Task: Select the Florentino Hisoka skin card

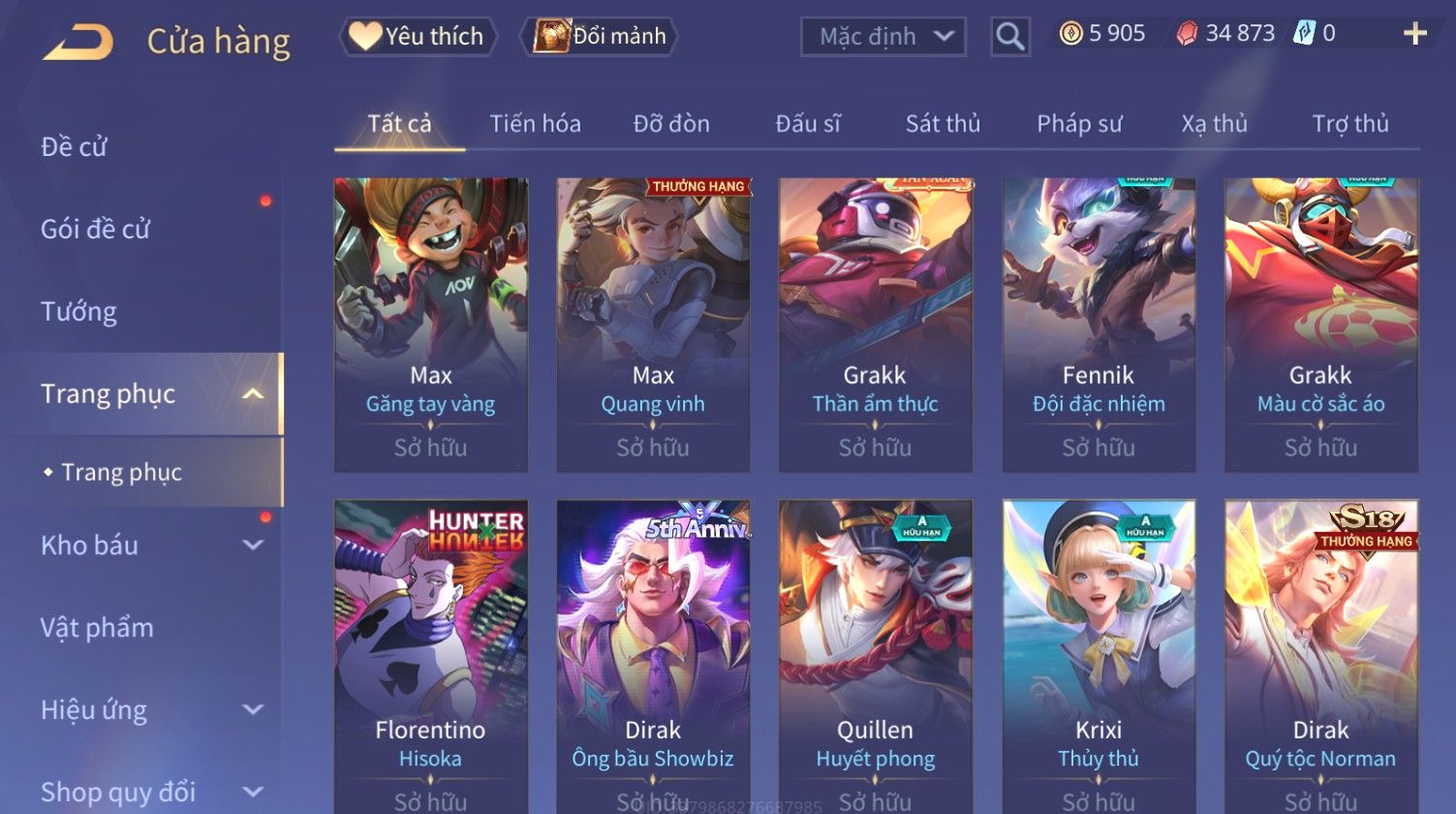Action: [x=430, y=654]
